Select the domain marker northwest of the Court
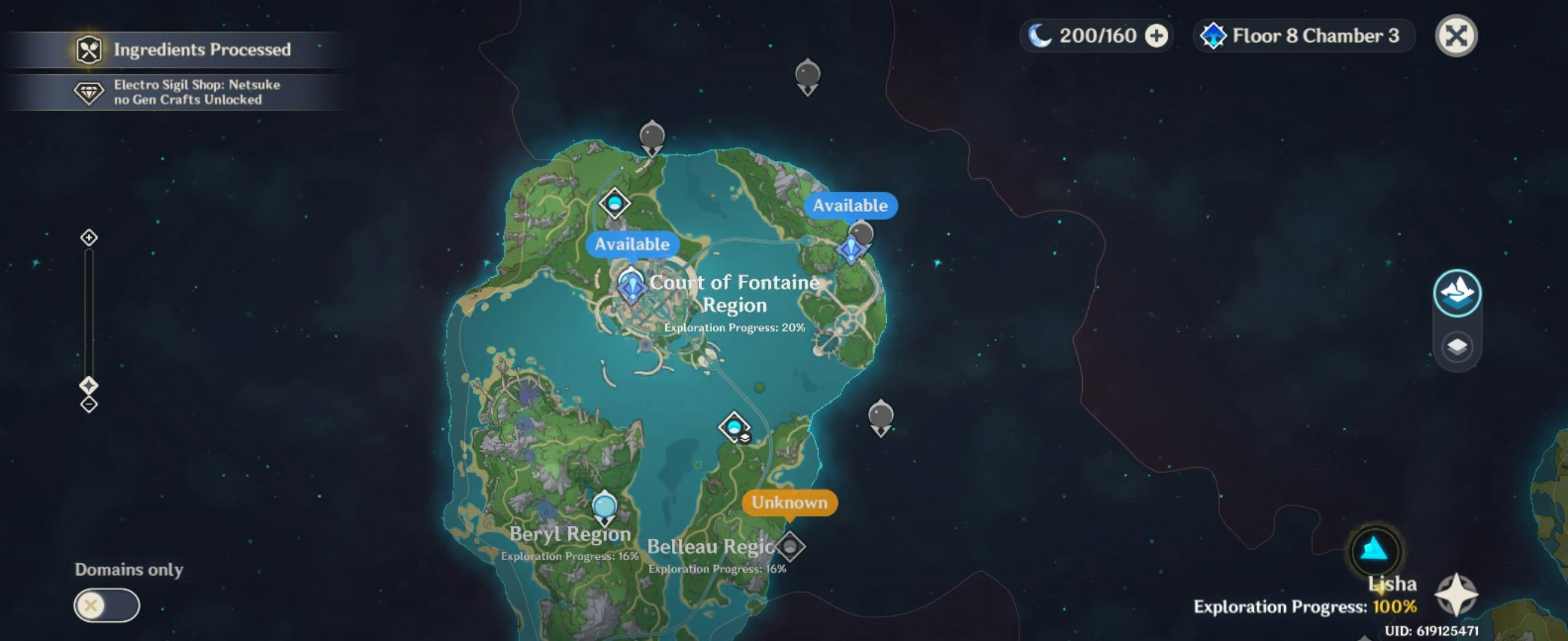The image size is (1568, 641). [614, 202]
